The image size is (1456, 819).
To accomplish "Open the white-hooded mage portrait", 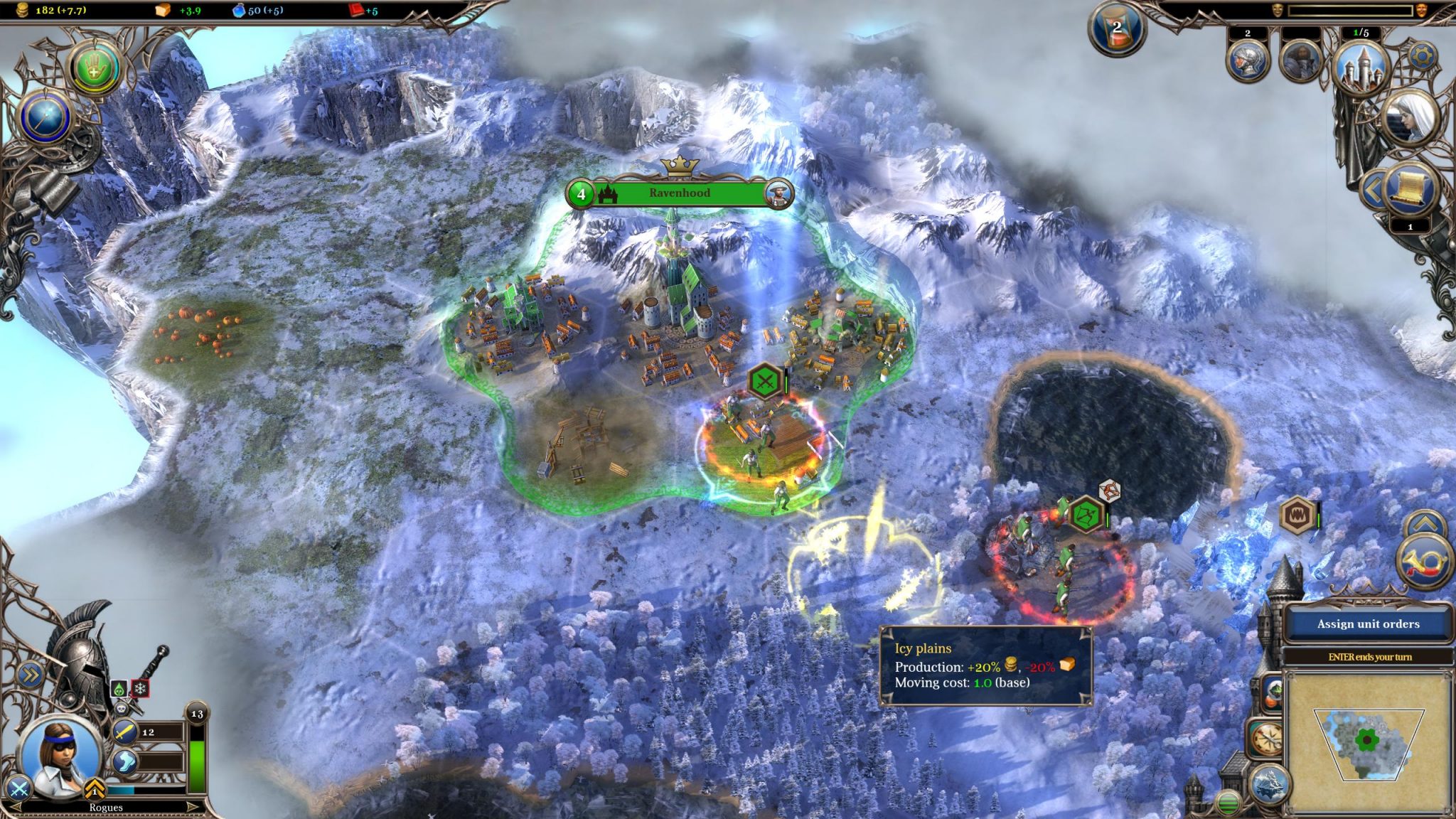I will click(1410, 118).
